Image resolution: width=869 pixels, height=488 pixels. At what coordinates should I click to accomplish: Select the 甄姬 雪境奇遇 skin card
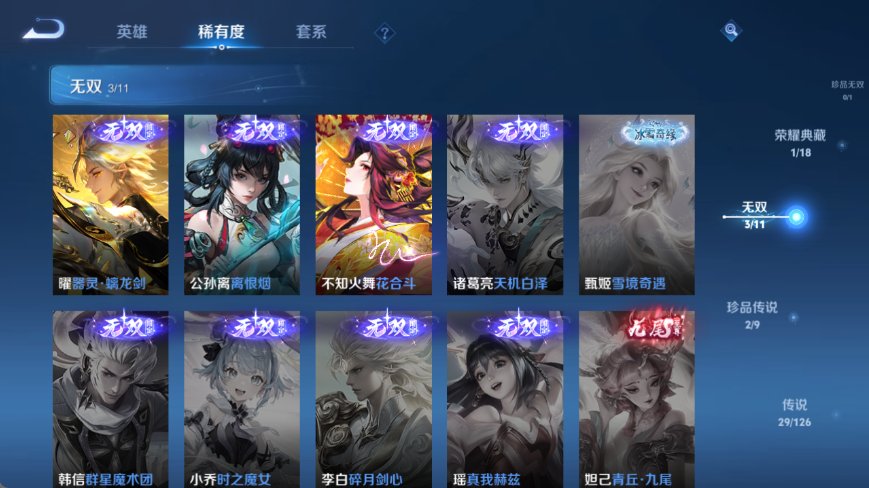636,204
